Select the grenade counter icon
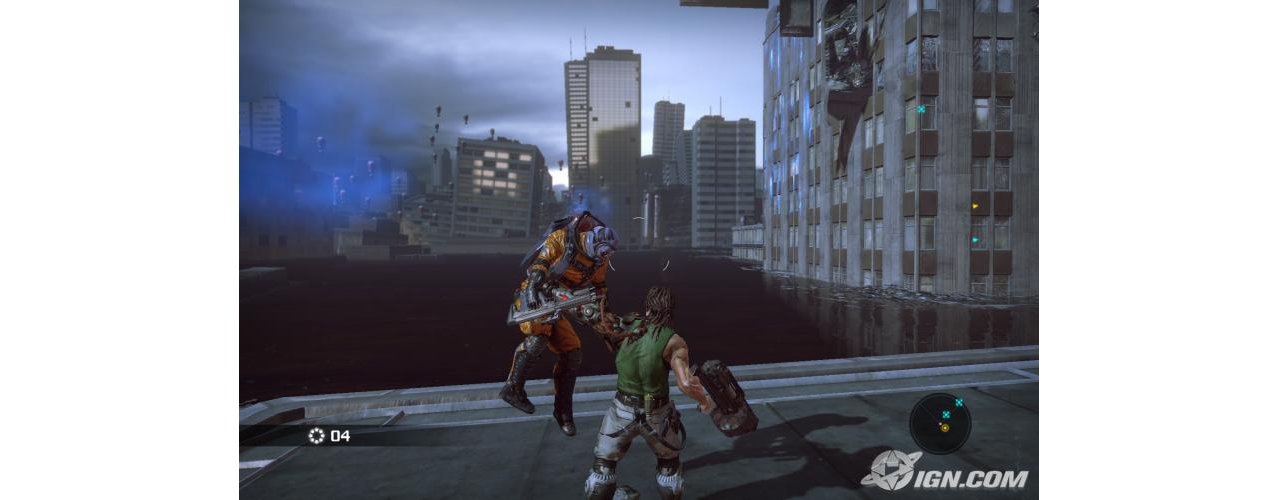 (317, 435)
